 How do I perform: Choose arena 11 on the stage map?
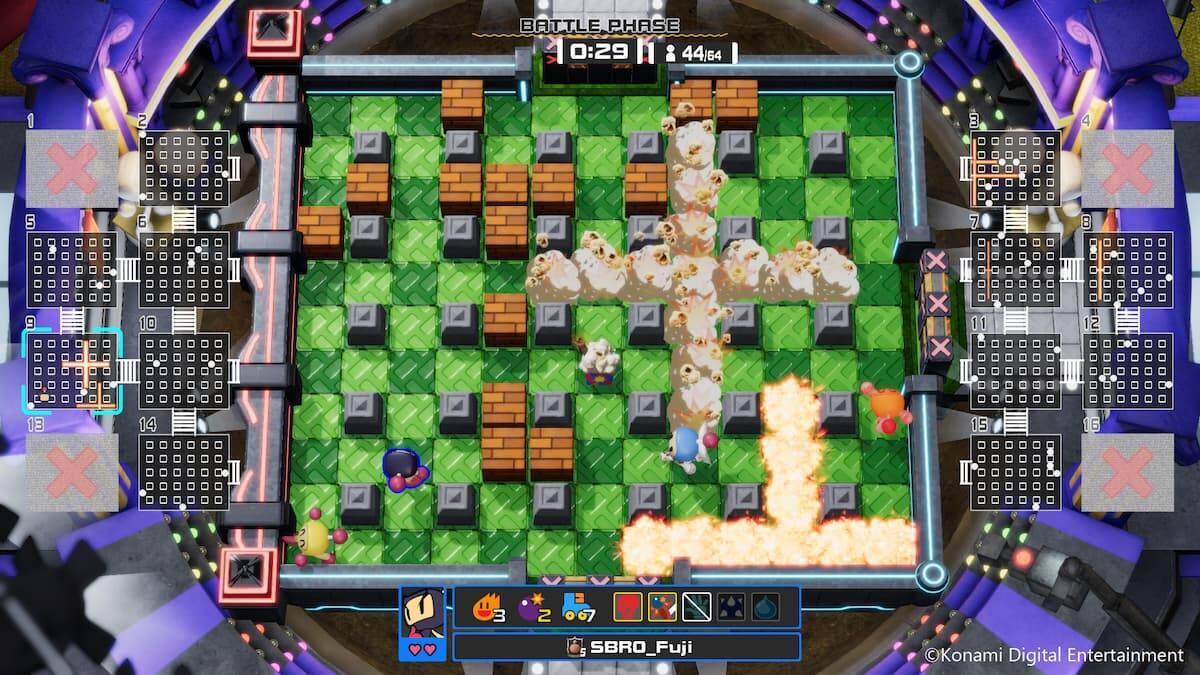pyautogui.click(x=1015, y=371)
